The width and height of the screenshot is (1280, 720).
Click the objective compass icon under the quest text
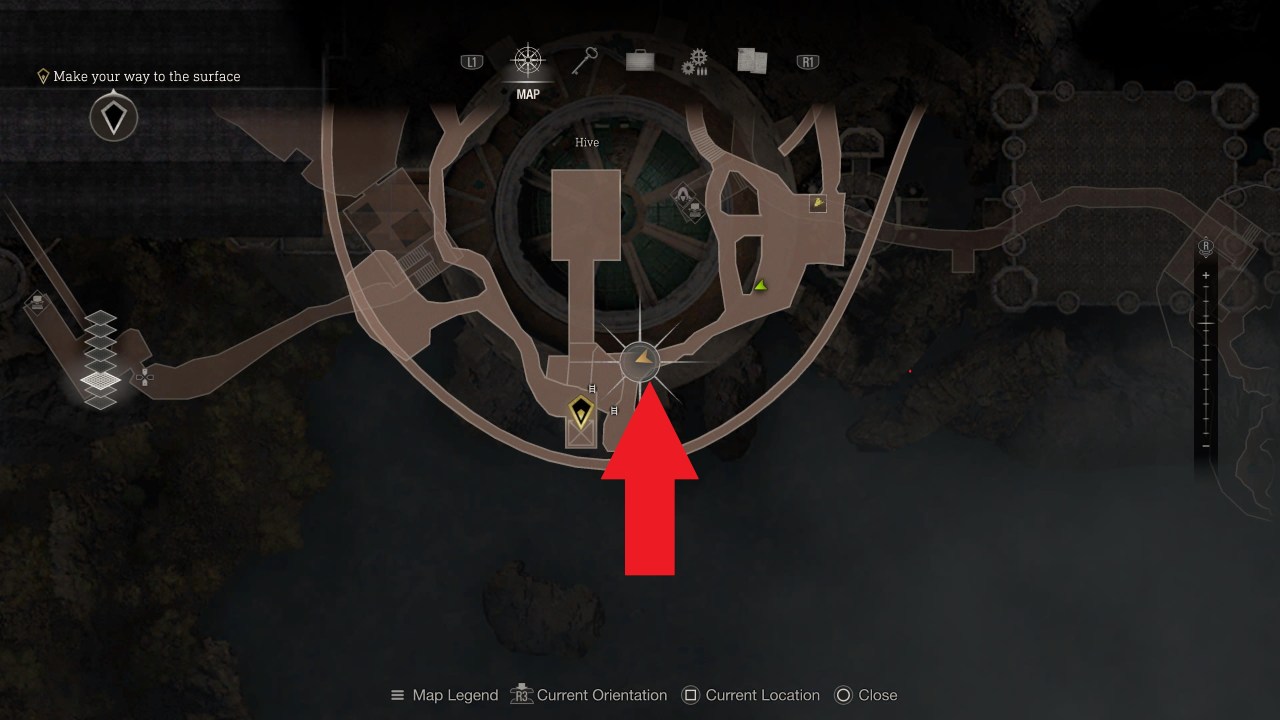coord(112,117)
